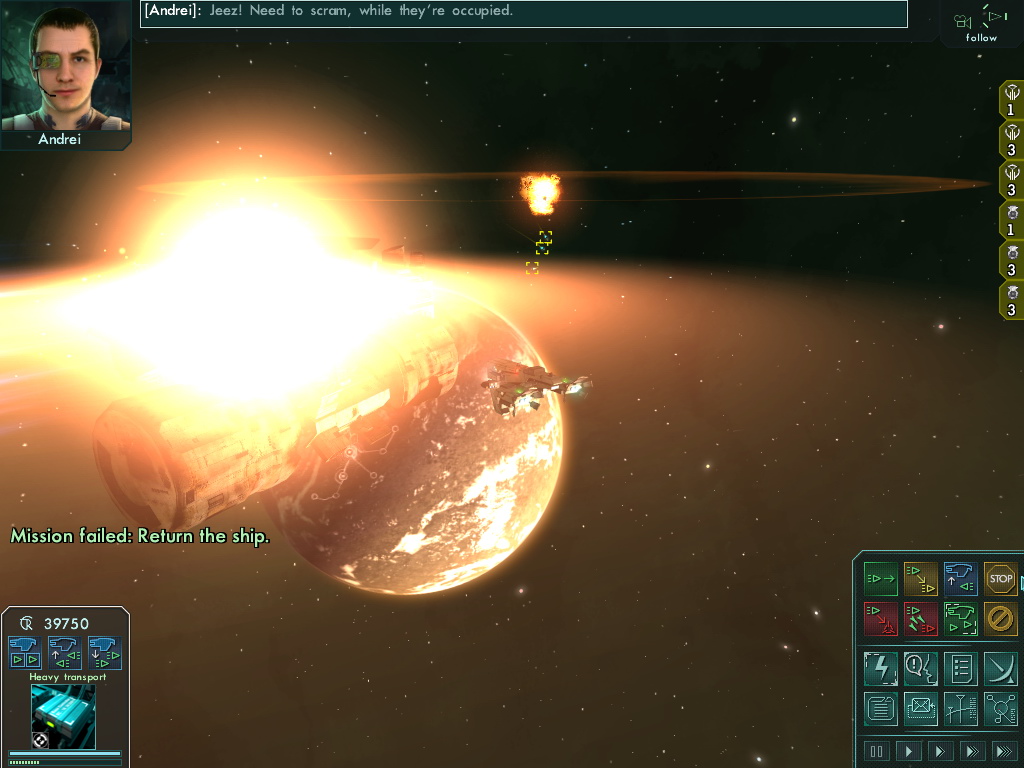Set game speed to normal play
This screenshot has width=1024, height=768.
909,751
